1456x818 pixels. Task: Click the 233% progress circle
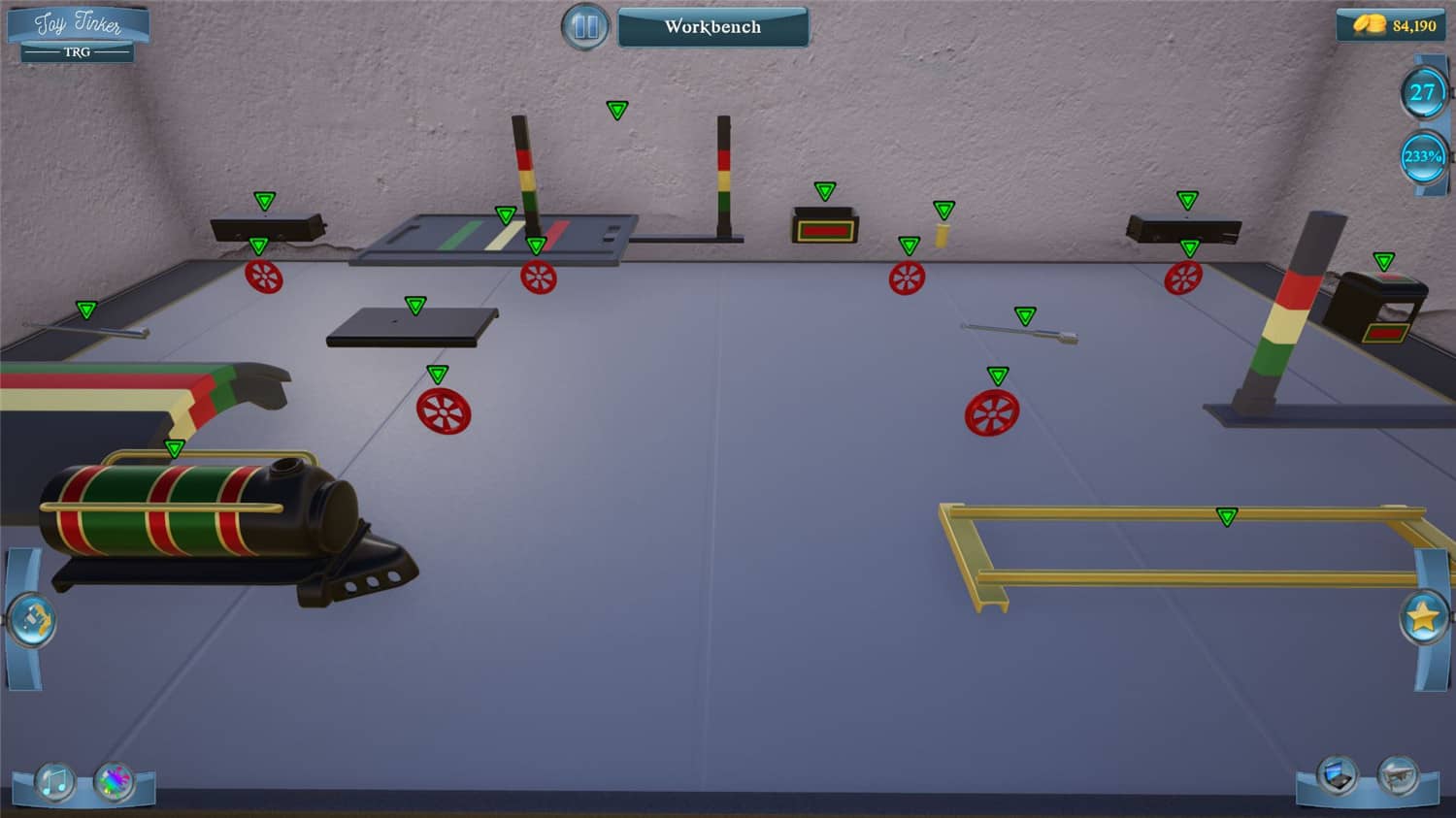[x=1422, y=156]
